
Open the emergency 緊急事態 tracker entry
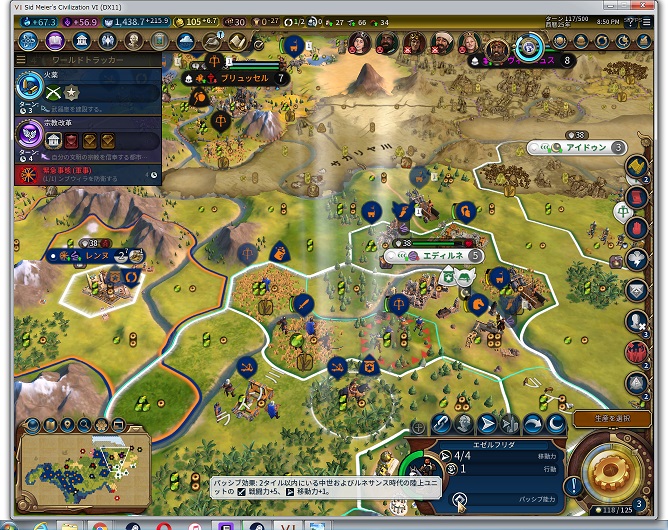(80, 174)
